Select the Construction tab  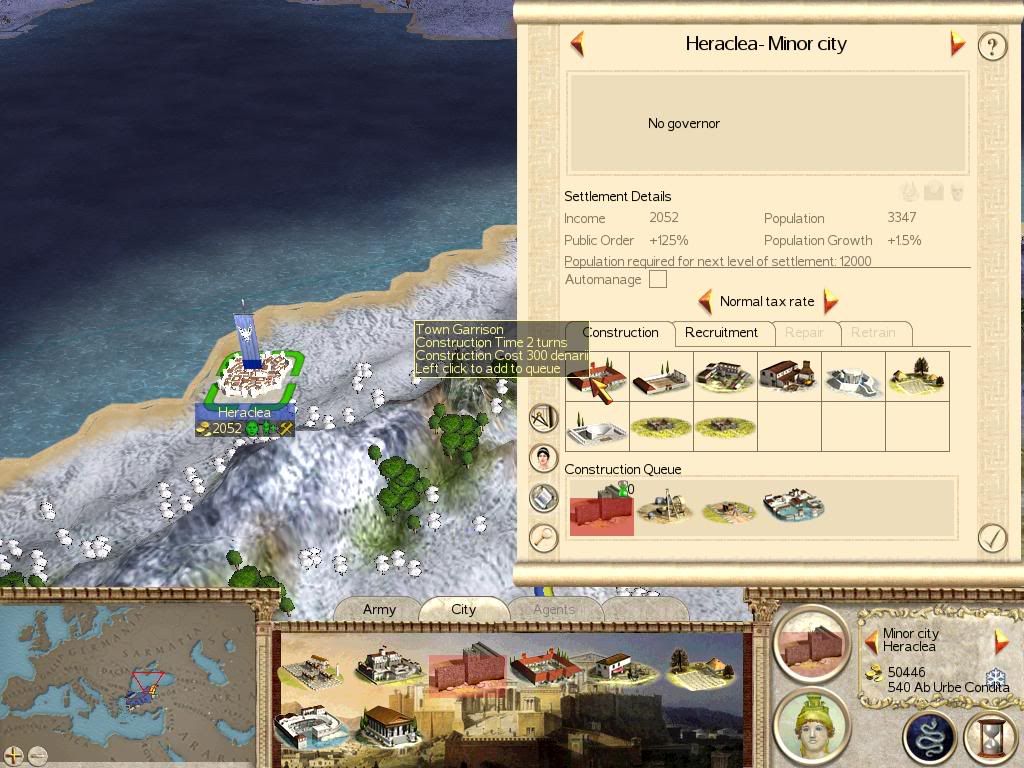point(620,333)
